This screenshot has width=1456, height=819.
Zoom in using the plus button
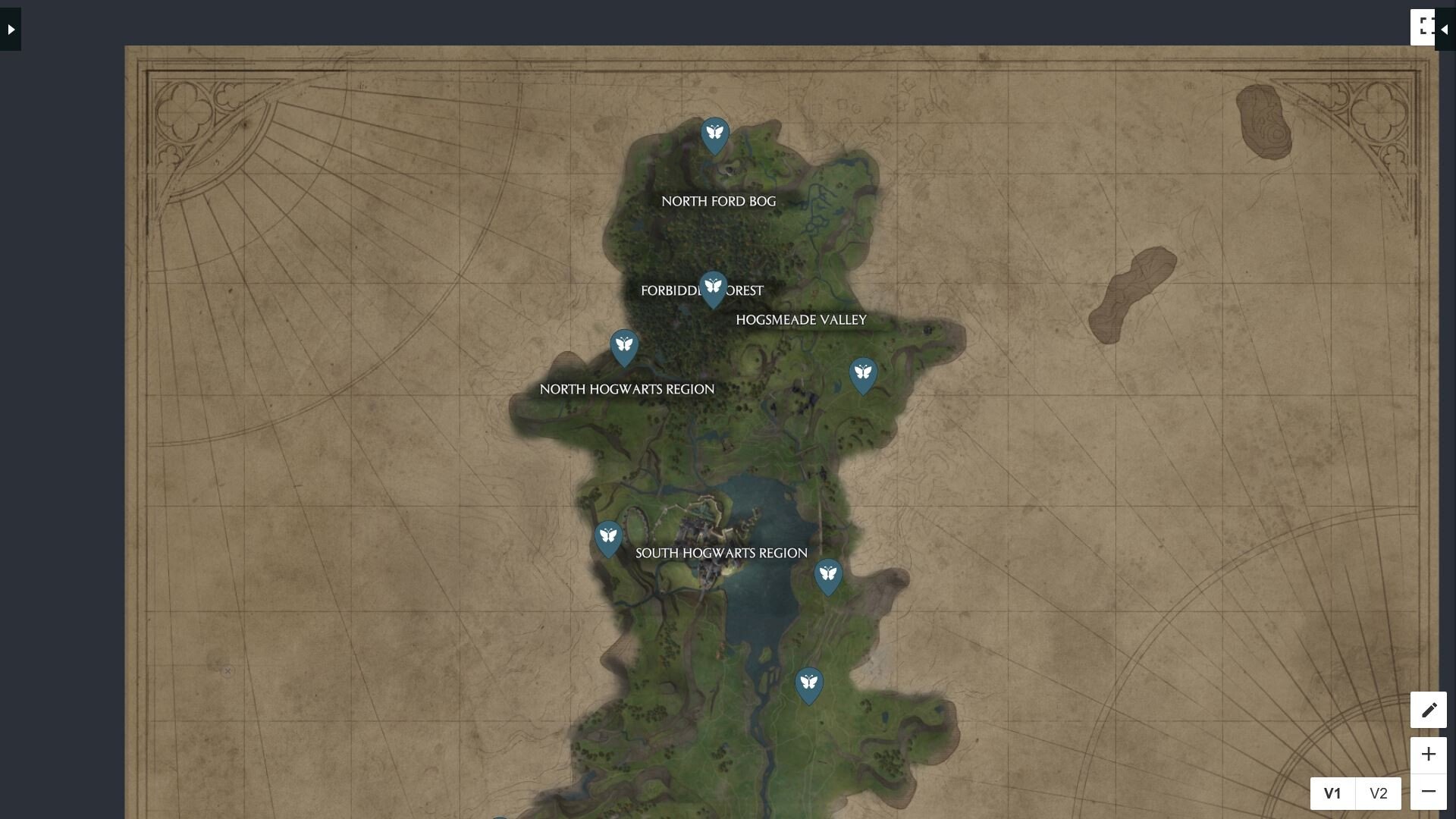(x=1429, y=754)
